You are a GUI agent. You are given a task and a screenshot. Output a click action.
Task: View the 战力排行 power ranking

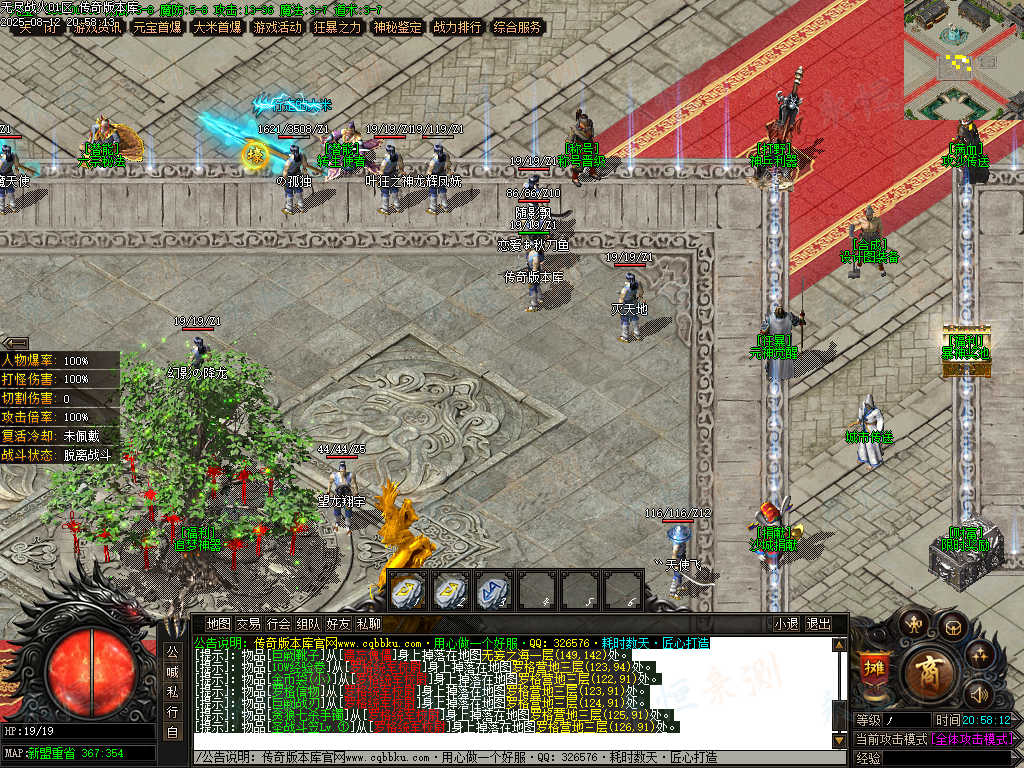(x=457, y=27)
